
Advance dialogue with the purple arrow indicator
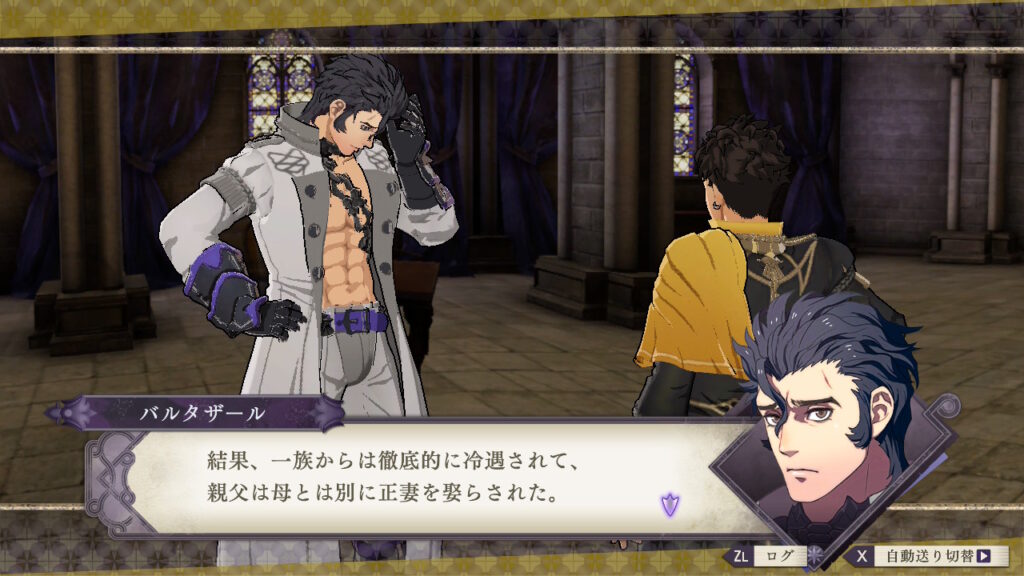coord(670,505)
